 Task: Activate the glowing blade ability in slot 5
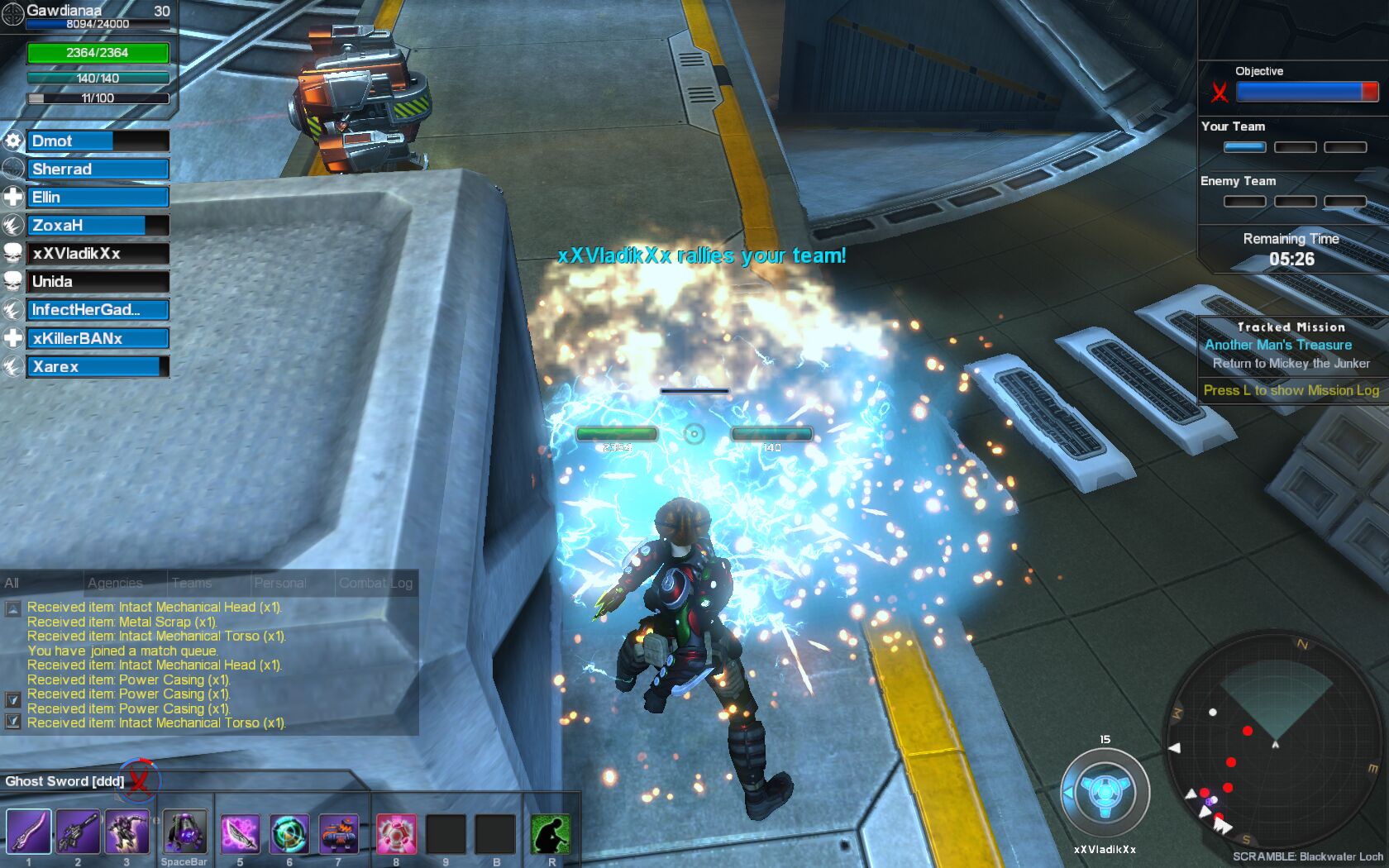click(x=240, y=832)
